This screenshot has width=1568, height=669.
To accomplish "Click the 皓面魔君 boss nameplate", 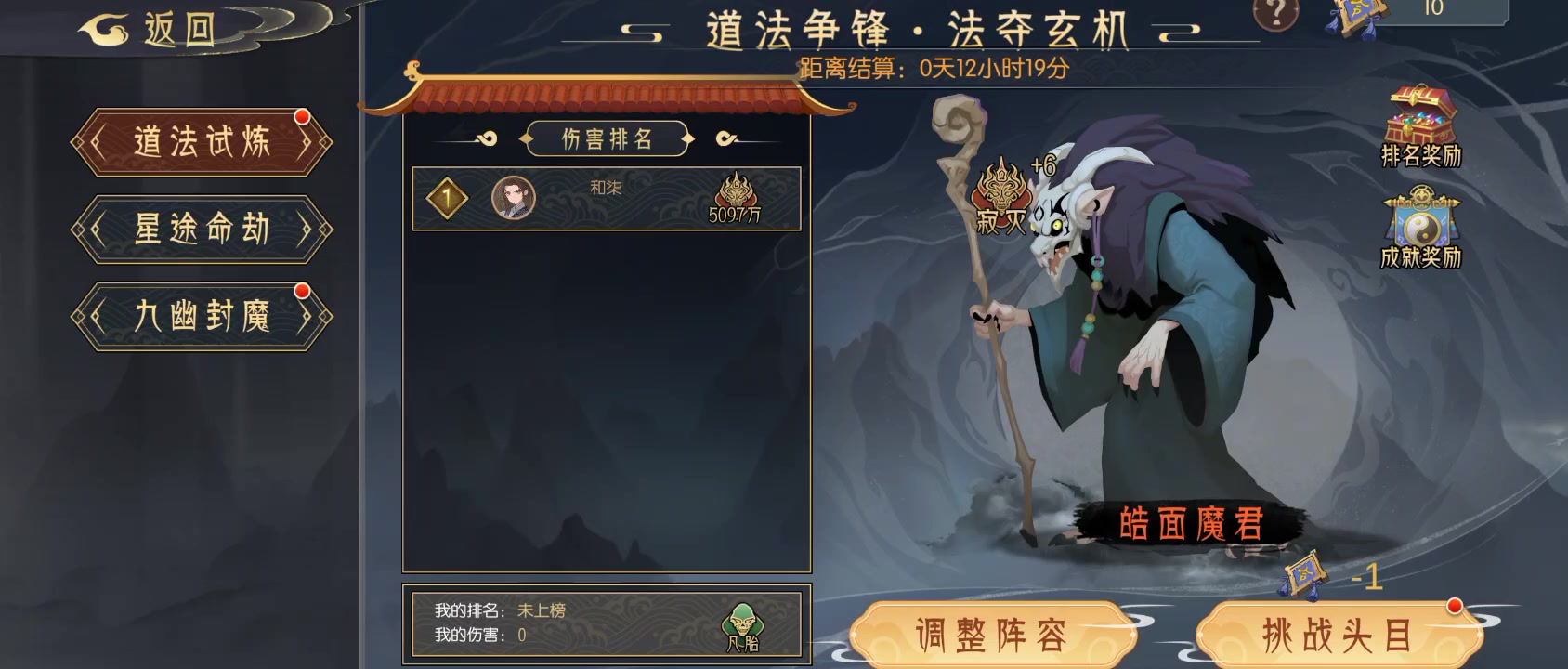I will click(x=1191, y=522).
